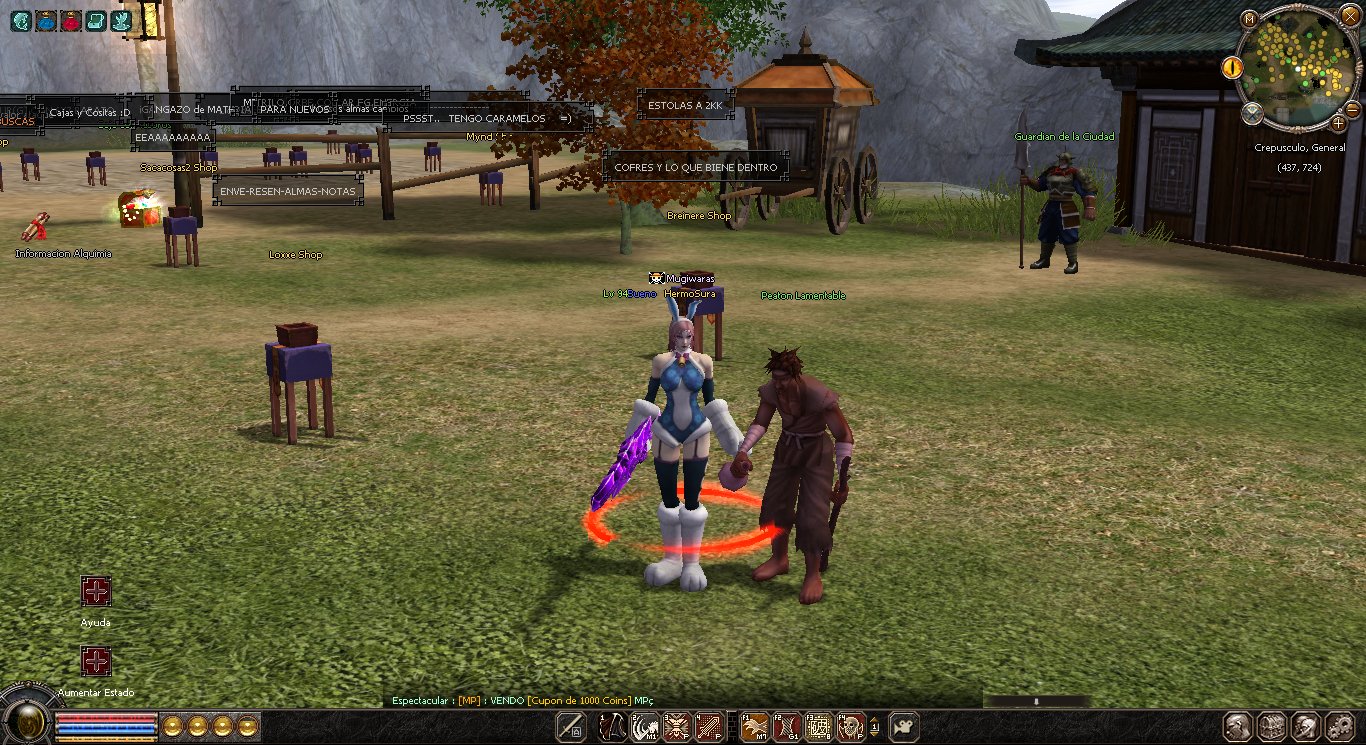This screenshot has width=1366, height=745.
Task: Use the sword skill in hotbar slot 4
Action: click(x=709, y=727)
